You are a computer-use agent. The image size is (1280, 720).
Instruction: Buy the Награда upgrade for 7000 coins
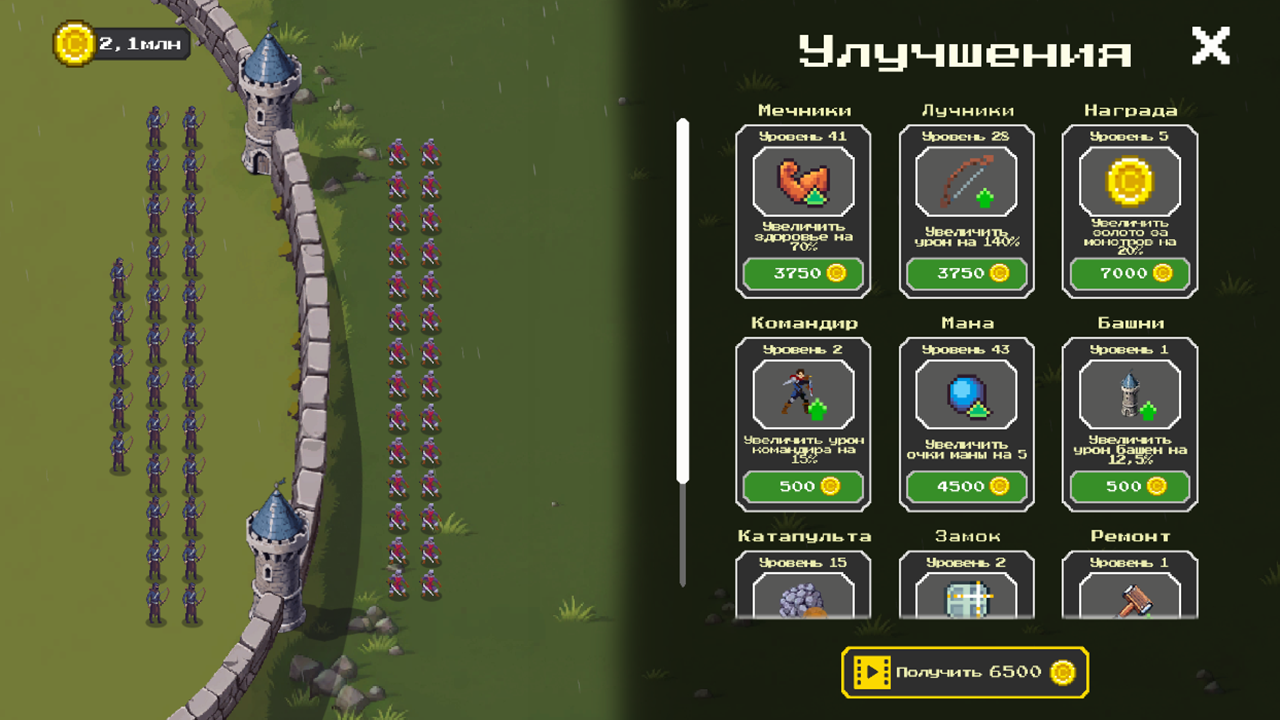(x=1130, y=274)
